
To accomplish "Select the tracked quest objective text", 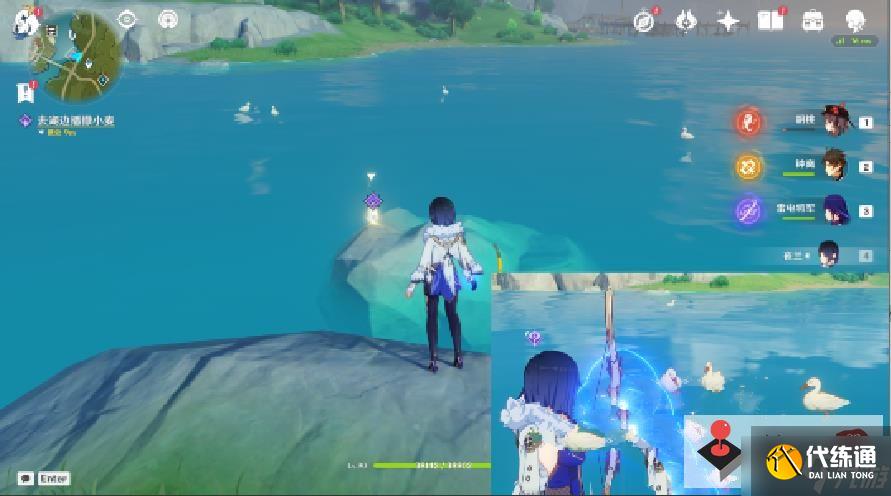I will tap(76, 120).
